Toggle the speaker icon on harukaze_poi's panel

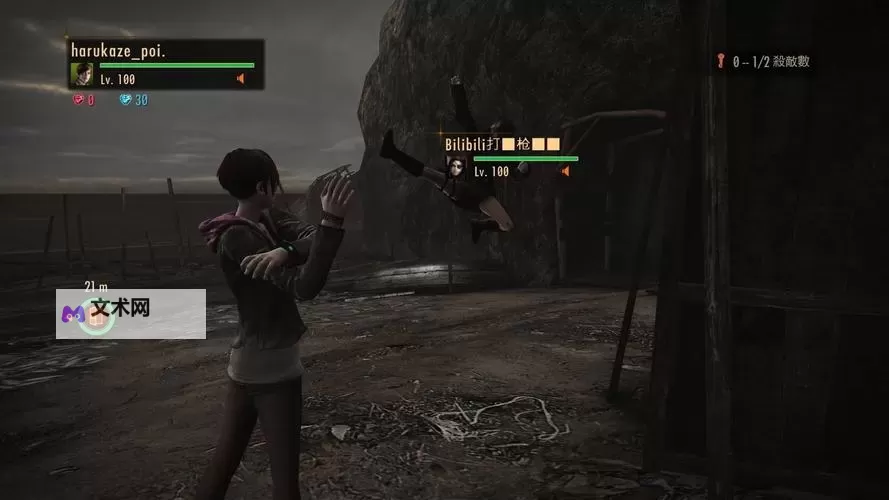pyautogui.click(x=240, y=79)
